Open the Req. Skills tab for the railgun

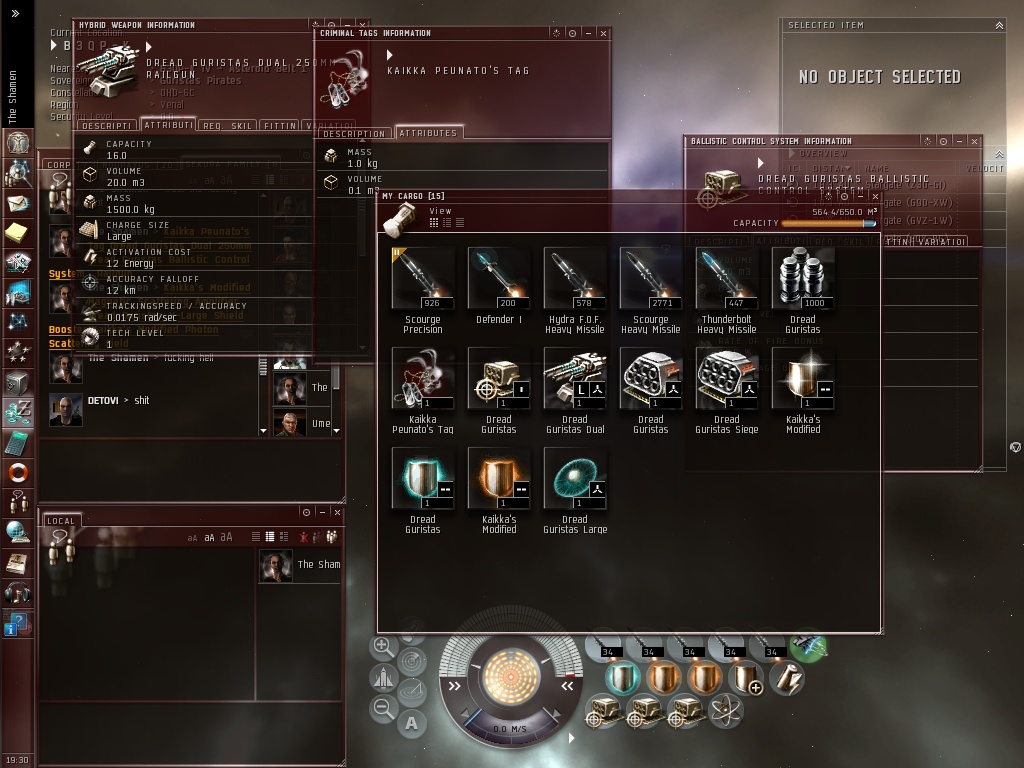coord(227,126)
